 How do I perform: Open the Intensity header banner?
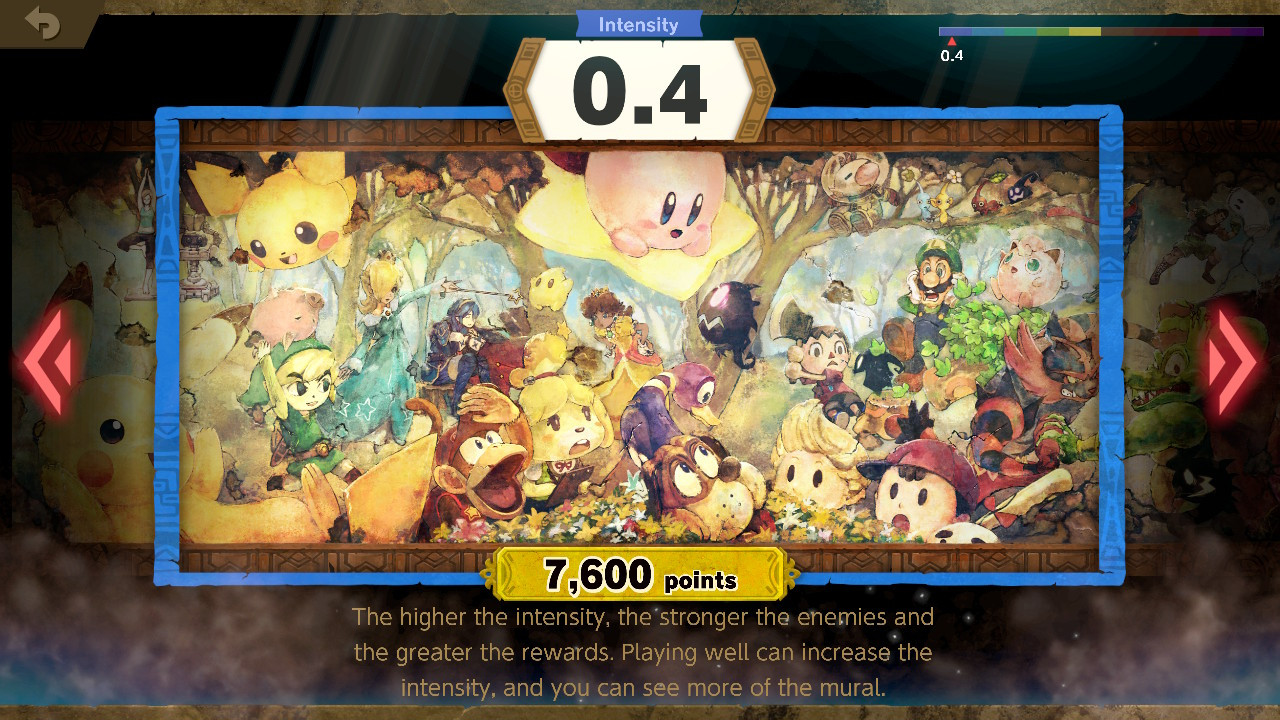pyautogui.click(x=639, y=24)
